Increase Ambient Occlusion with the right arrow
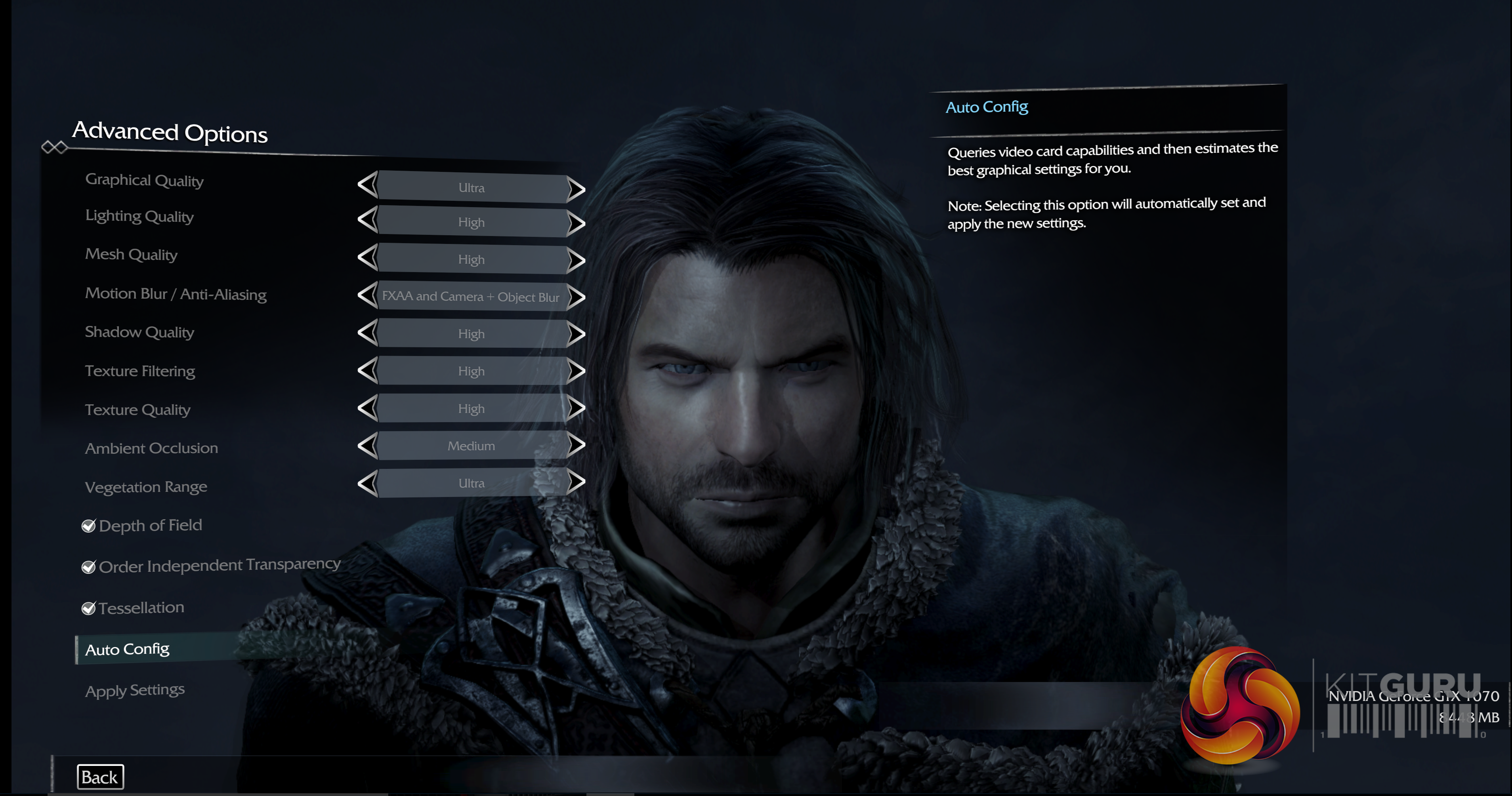This screenshot has height=796, width=1512. coord(577,445)
